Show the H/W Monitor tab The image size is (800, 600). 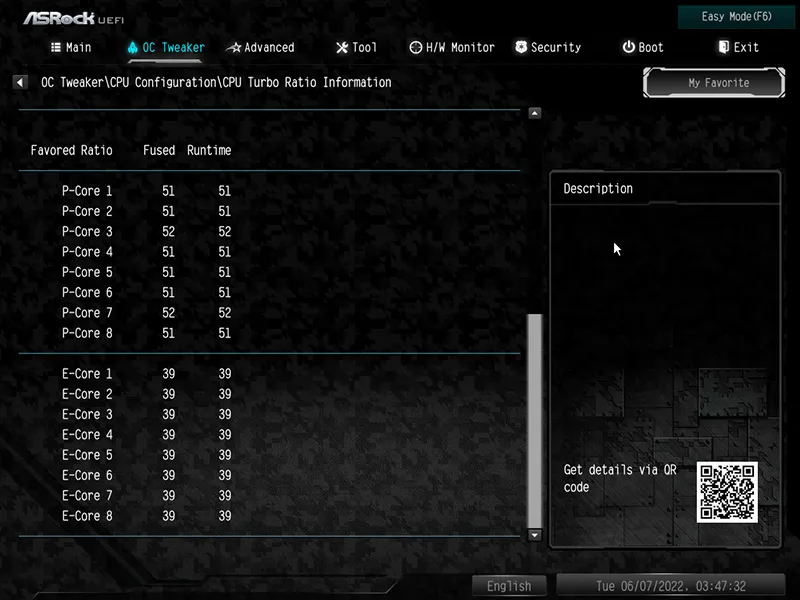pos(452,47)
